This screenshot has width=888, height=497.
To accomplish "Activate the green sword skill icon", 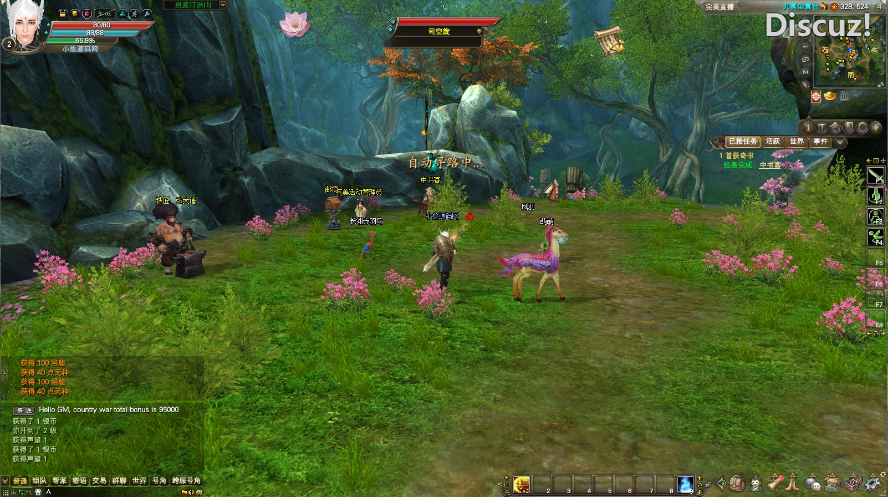I will click(x=876, y=174).
